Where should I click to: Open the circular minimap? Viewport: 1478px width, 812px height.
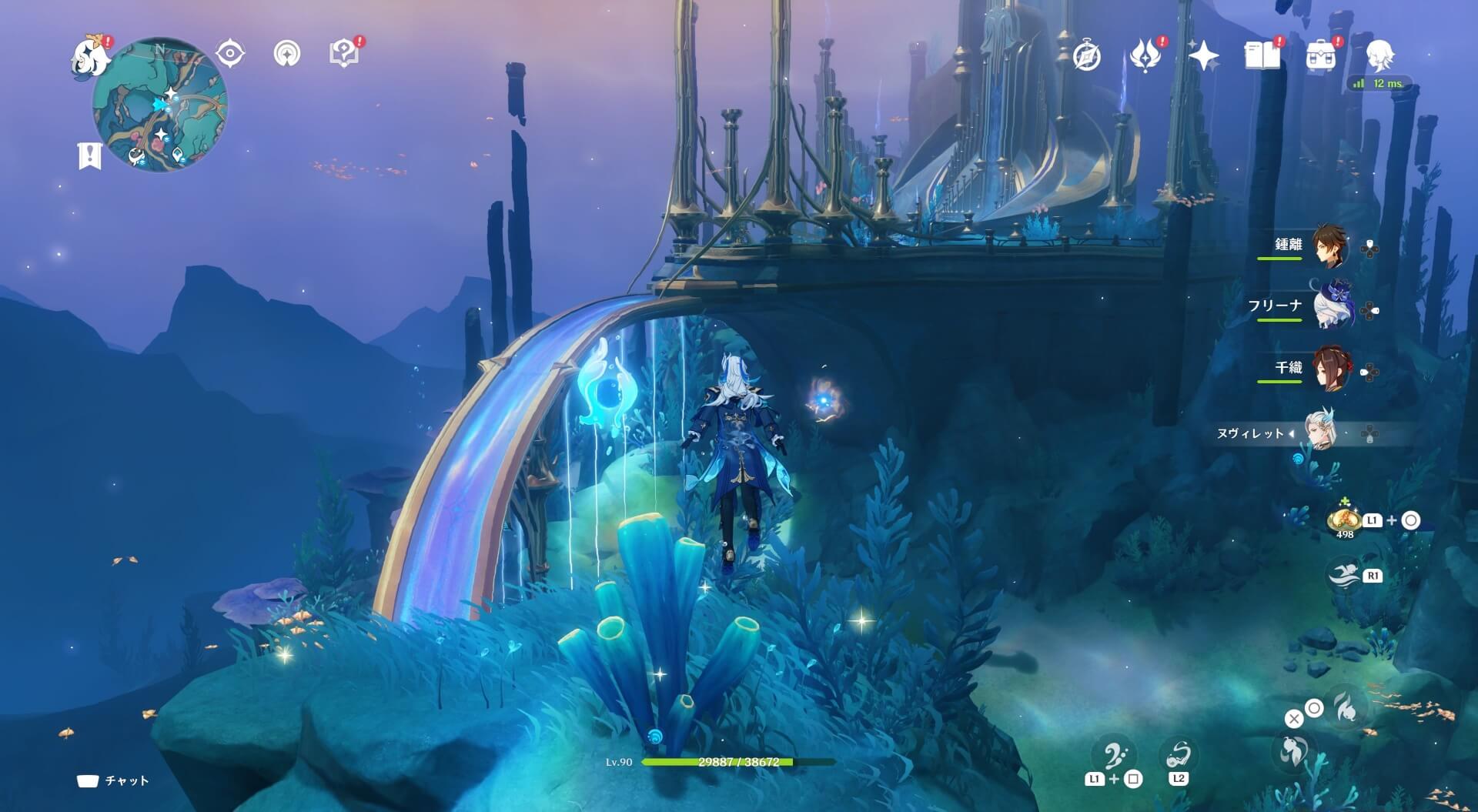160,105
